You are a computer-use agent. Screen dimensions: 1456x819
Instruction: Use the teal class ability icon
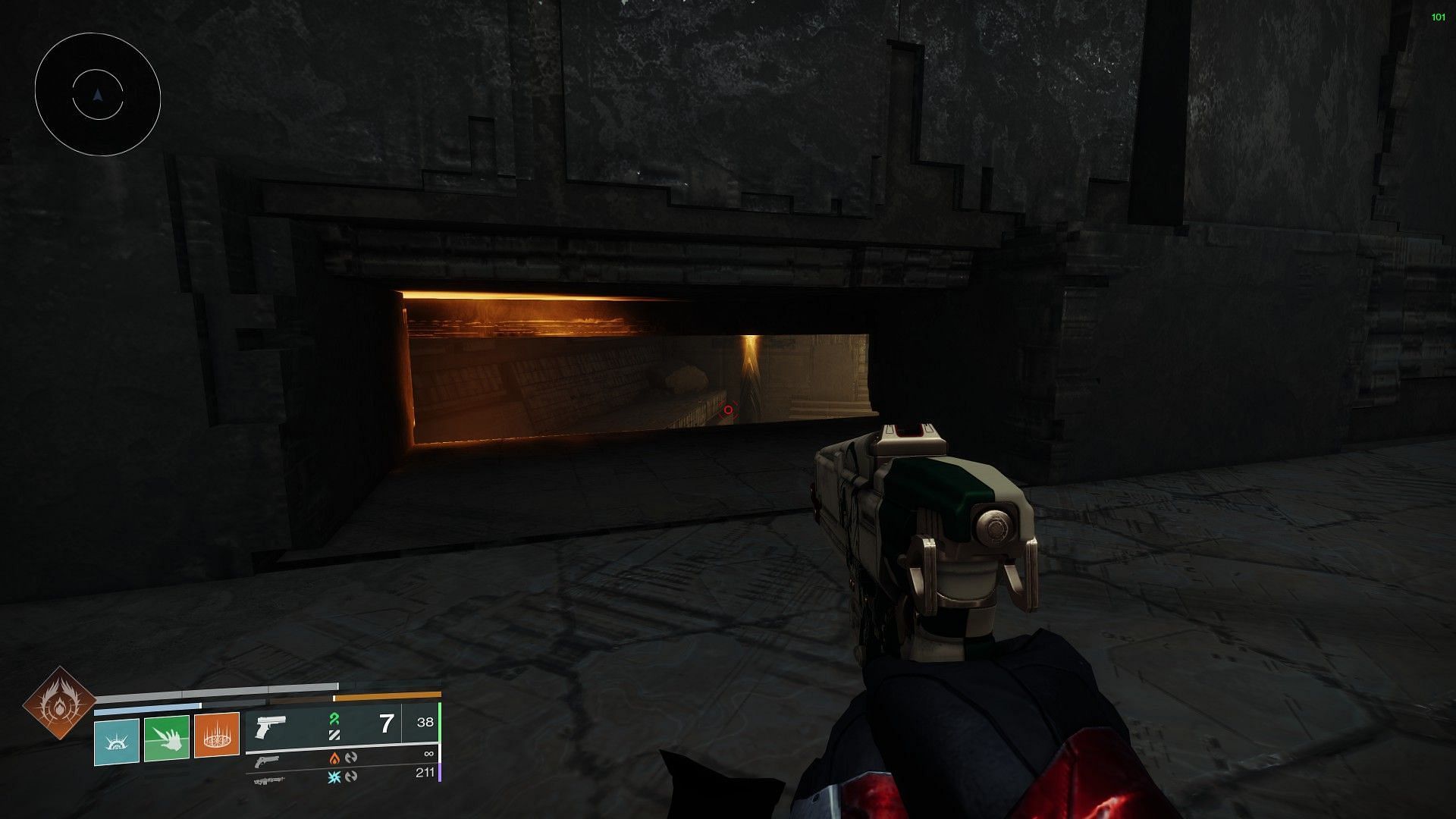click(117, 741)
